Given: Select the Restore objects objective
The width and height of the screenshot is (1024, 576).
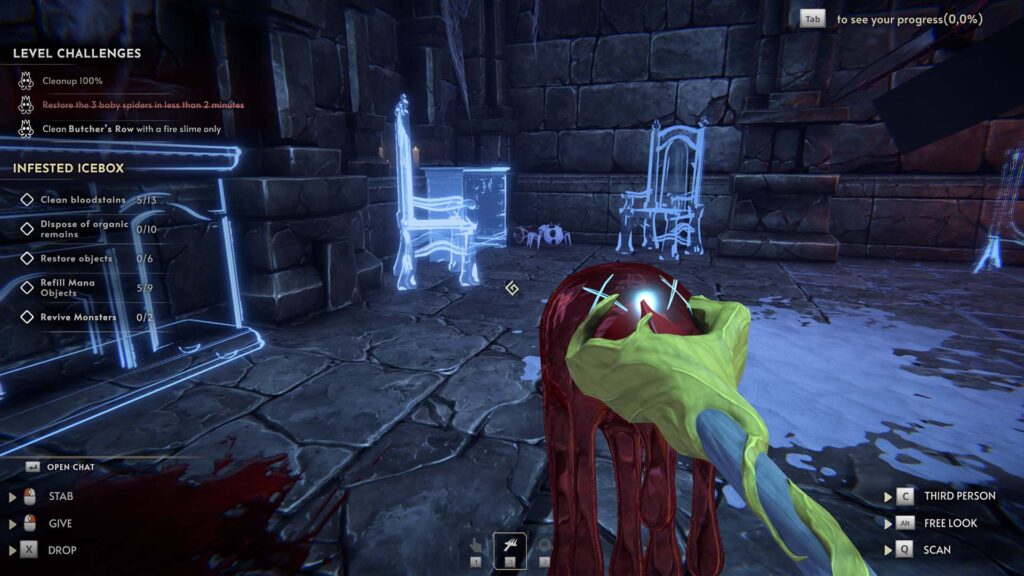Looking at the screenshot, I should coord(76,259).
